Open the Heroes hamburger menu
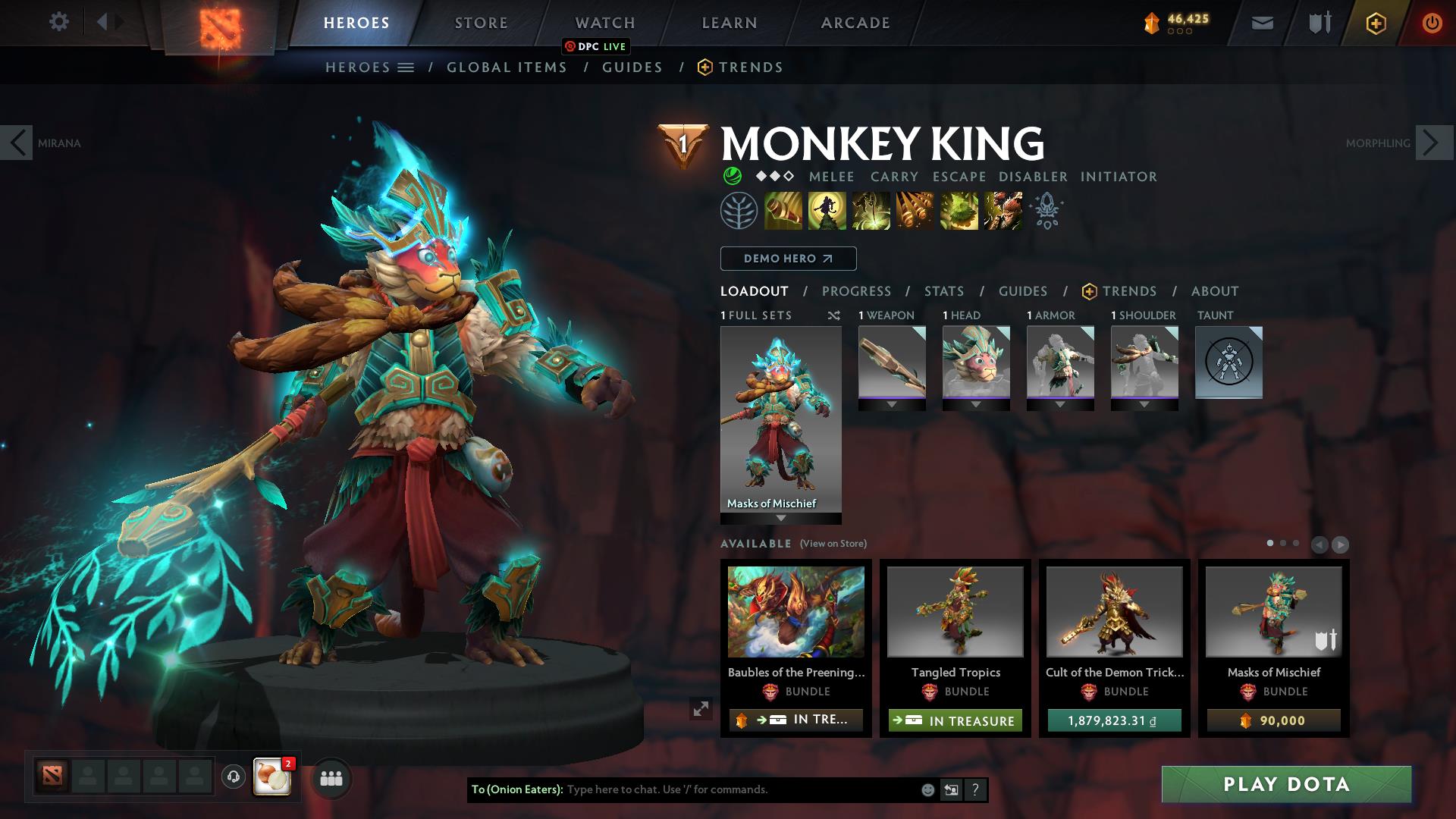Viewport: 1456px width, 819px height. tap(406, 67)
